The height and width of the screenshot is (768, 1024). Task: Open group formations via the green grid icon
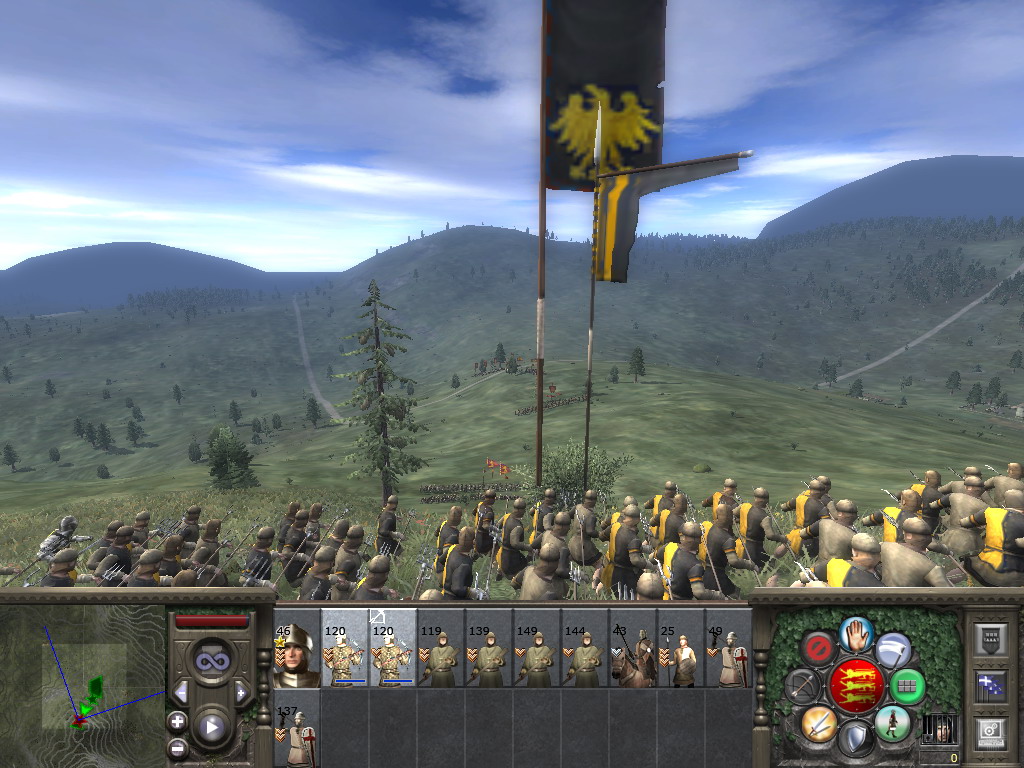click(x=907, y=686)
